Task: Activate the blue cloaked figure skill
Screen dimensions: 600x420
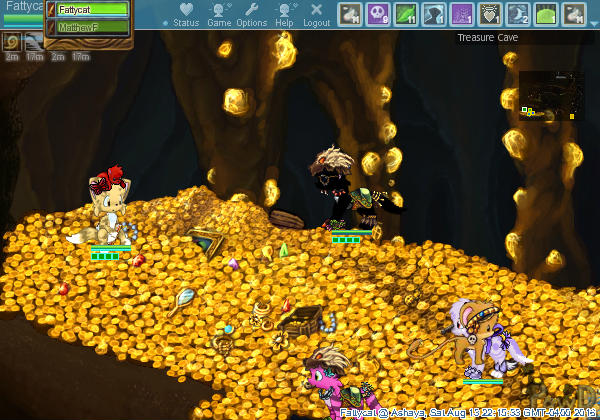Action: 434,14
